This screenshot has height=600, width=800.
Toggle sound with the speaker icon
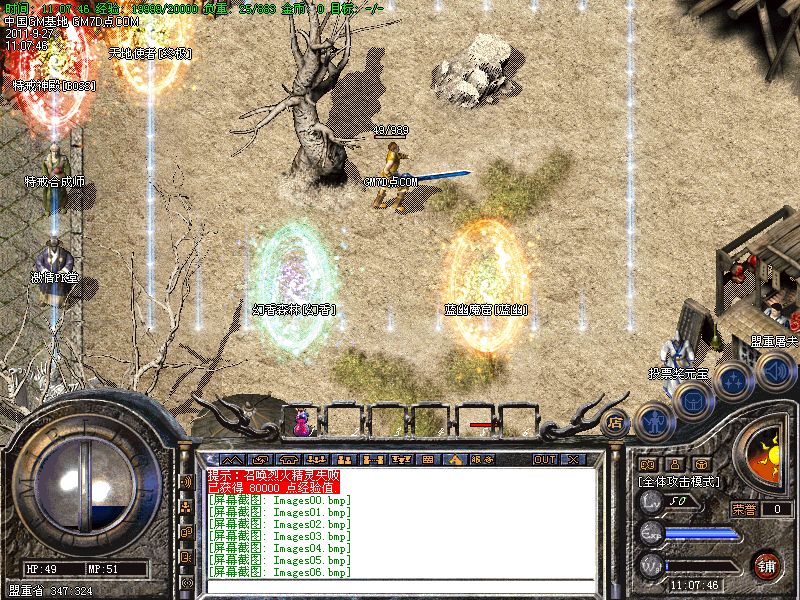774,372
